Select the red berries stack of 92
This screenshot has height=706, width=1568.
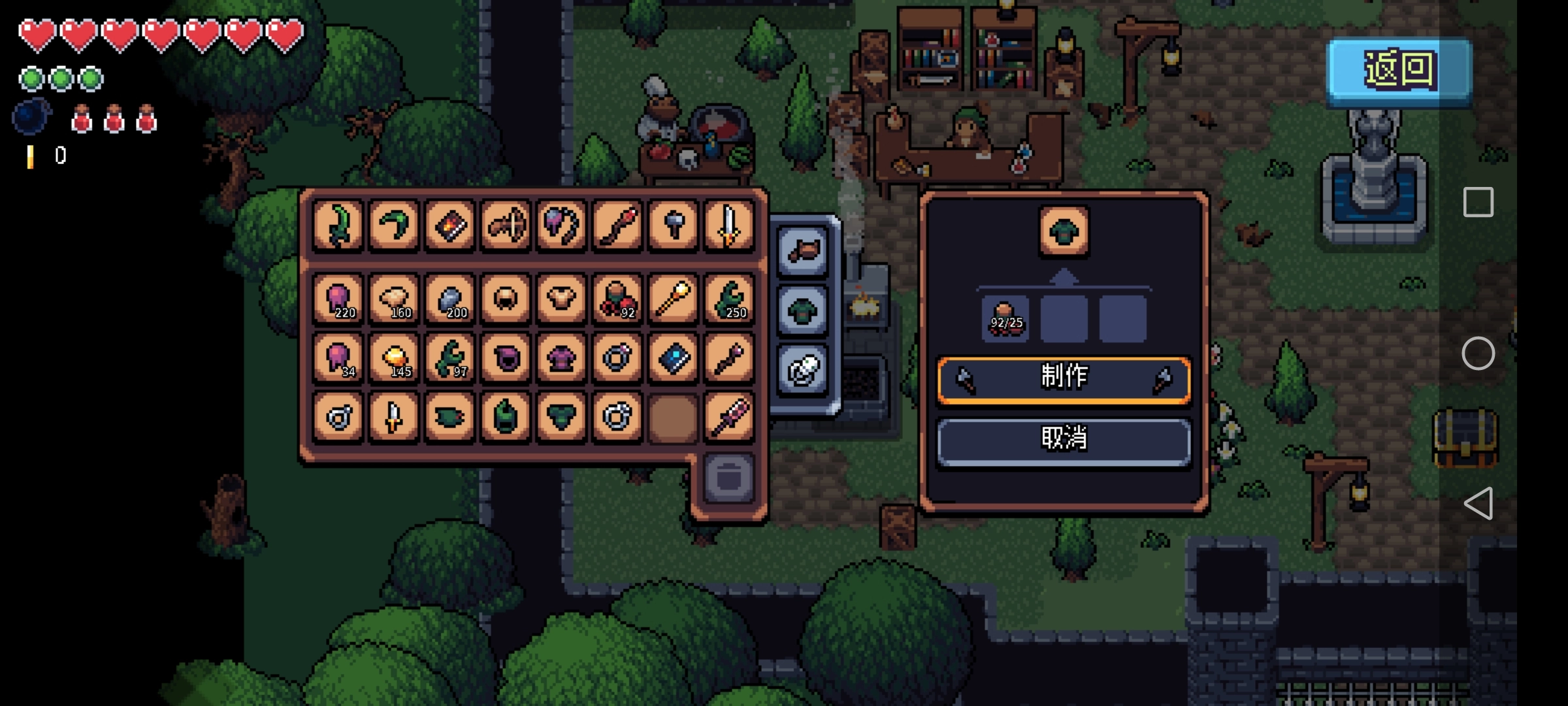[x=617, y=299]
